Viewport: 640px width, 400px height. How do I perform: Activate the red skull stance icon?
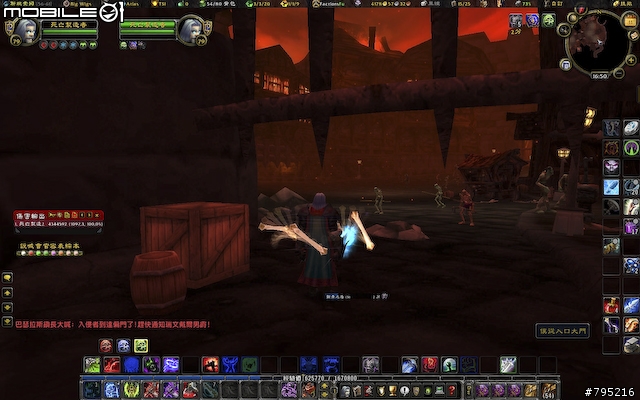pyautogui.click(x=105, y=345)
